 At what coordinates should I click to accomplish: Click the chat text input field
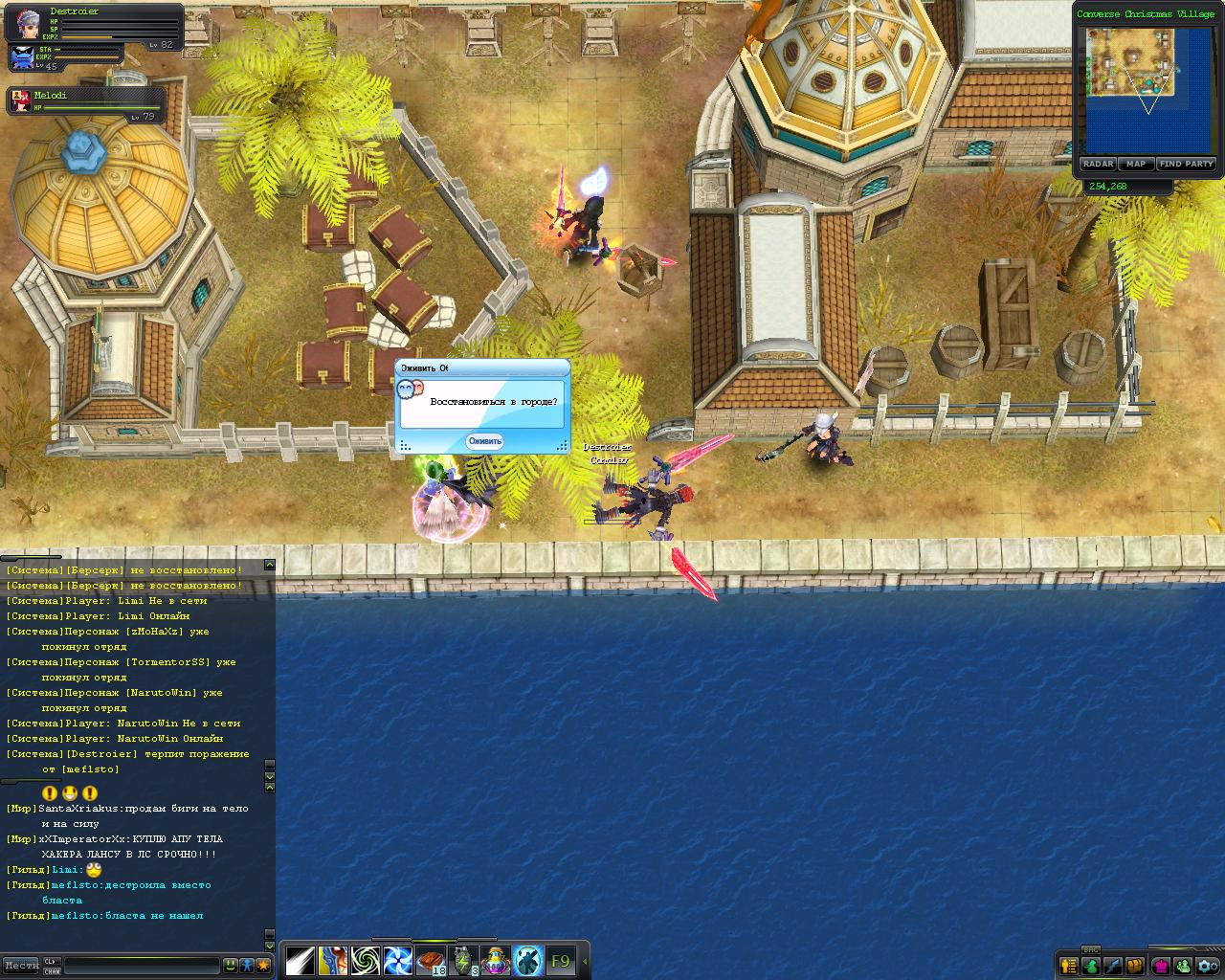tap(142, 965)
